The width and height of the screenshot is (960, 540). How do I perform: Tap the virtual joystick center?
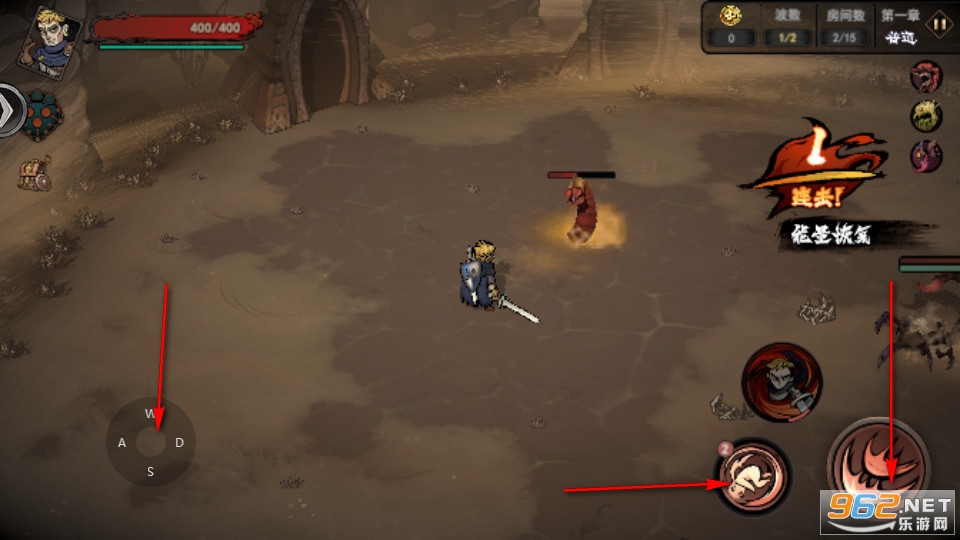[151, 442]
